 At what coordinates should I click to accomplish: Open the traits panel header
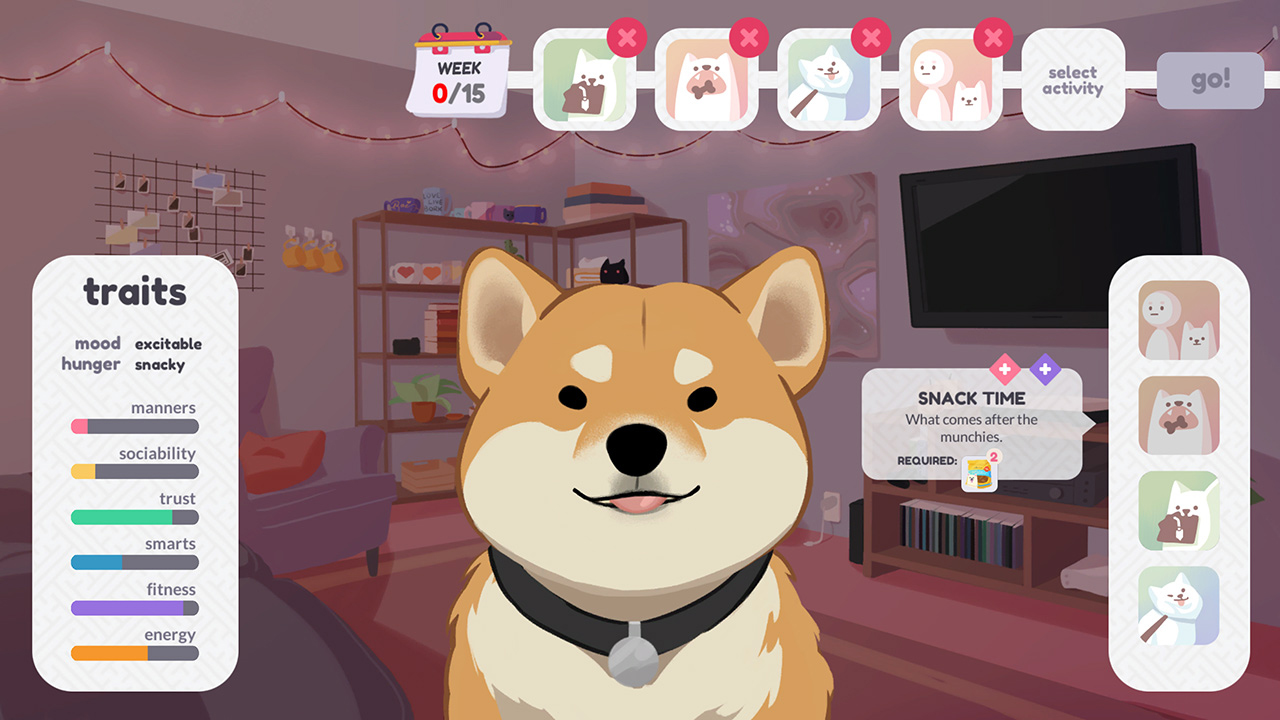coord(133,292)
